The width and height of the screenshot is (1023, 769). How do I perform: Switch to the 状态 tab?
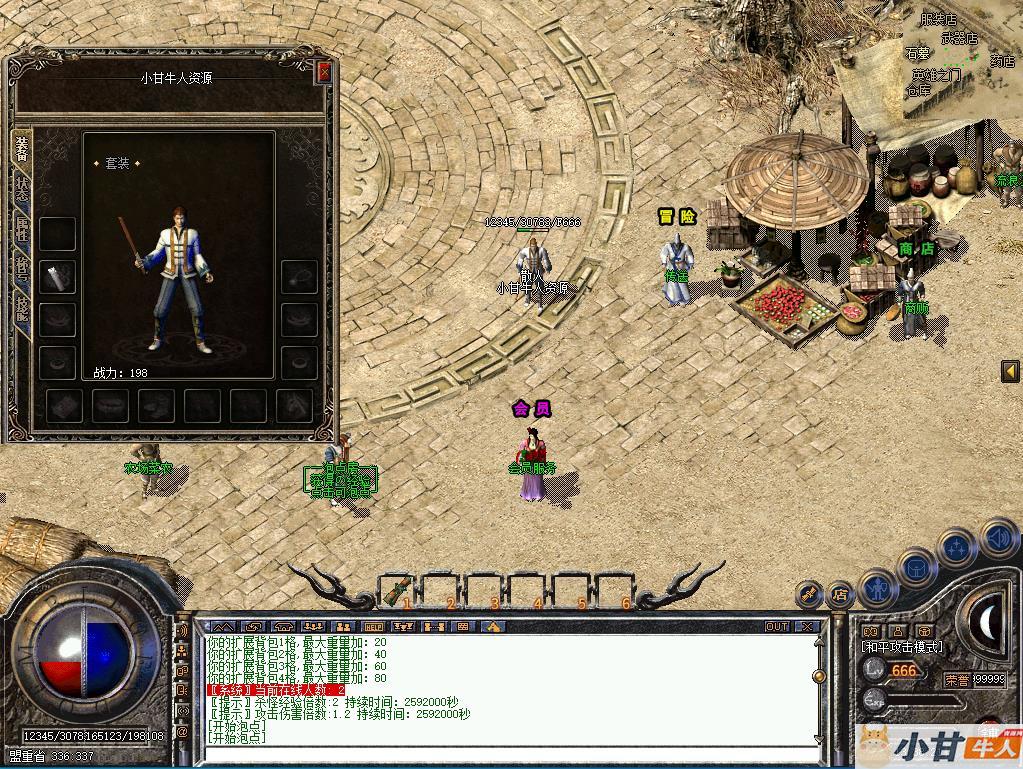coord(22,188)
